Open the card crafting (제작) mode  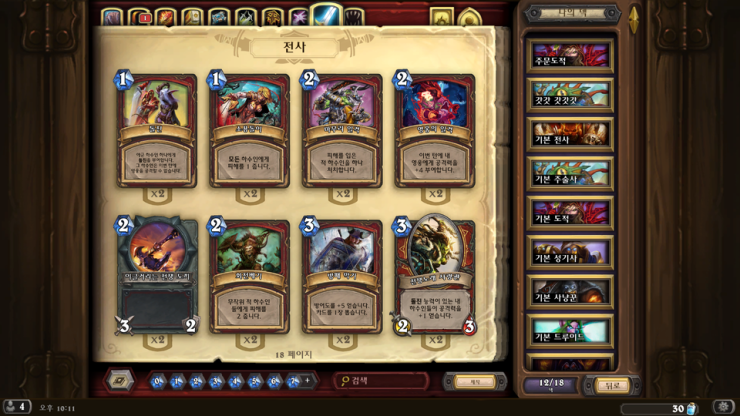tap(474, 381)
